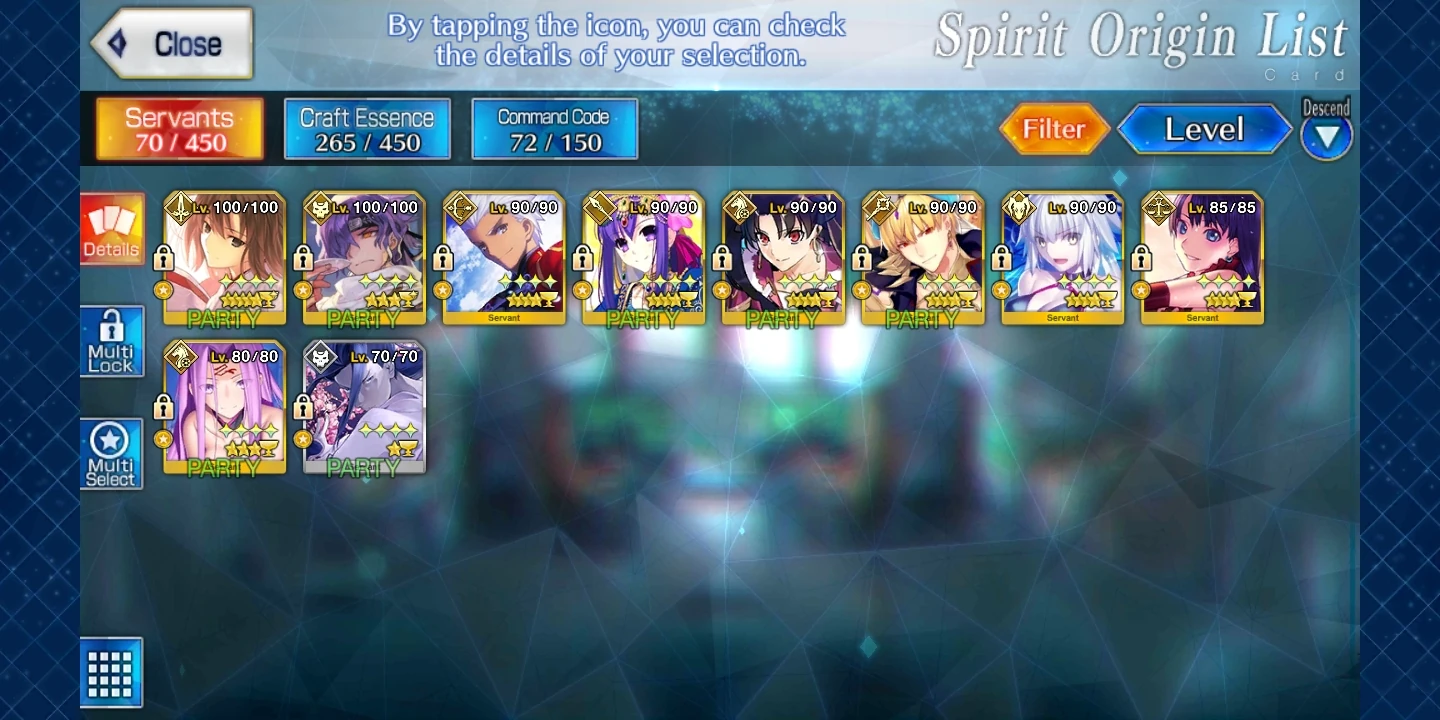Enable Multi Select mode
The width and height of the screenshot is (1440, 720).
point(112,453)
